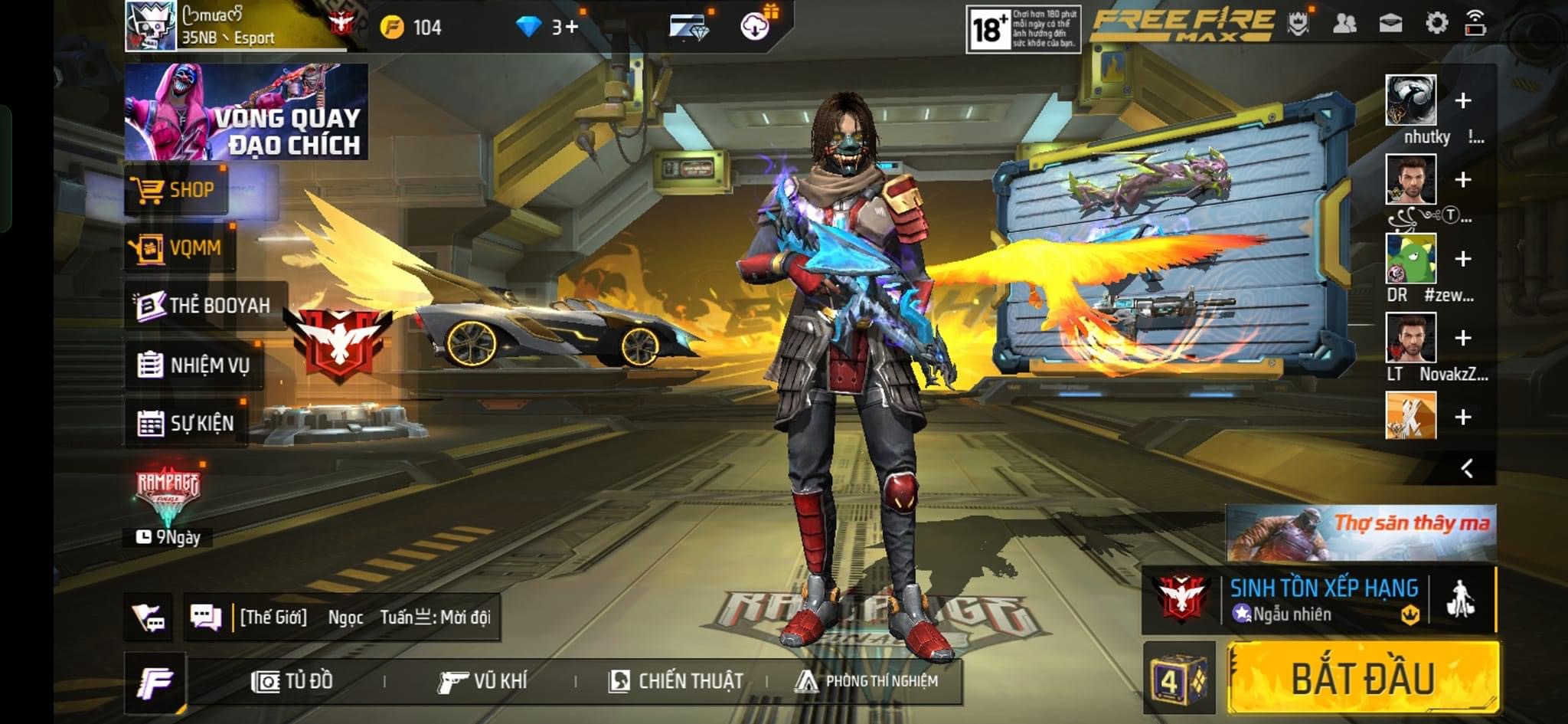Open PHÒNG THÍ NGHIỆM lab

point(867,681)
